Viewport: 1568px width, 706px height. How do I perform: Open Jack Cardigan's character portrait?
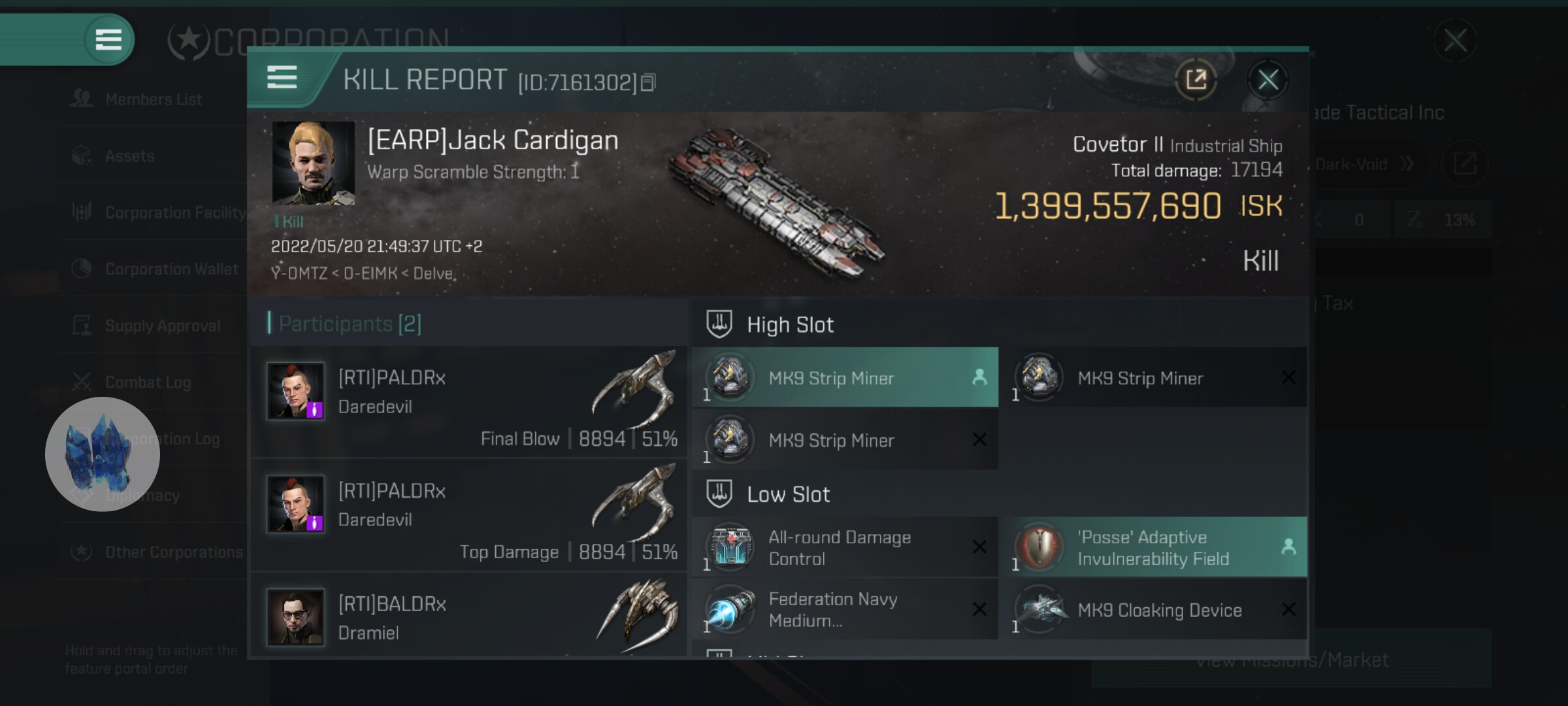tap(313, 163)
